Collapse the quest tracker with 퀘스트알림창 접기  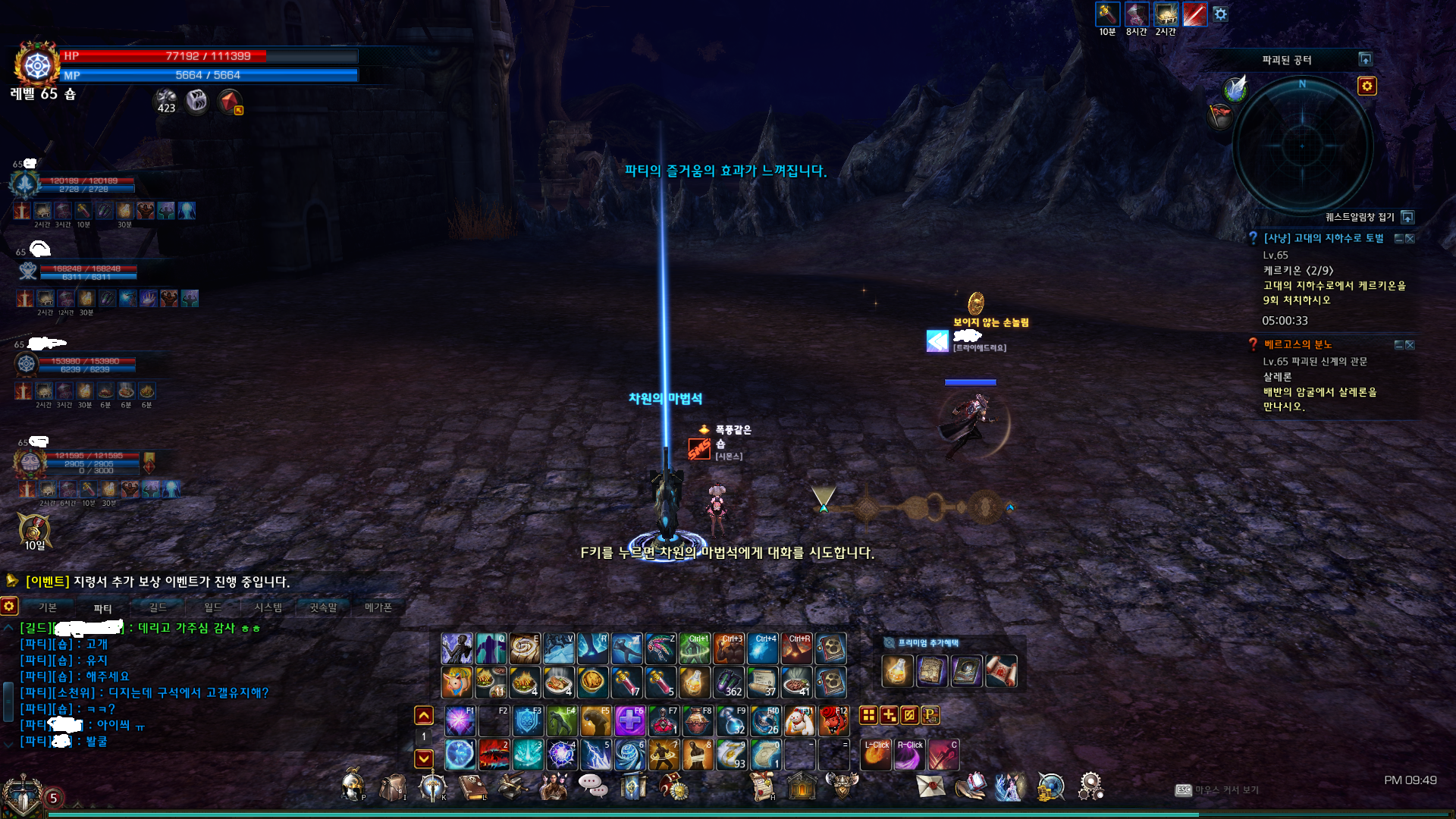[1407, 218]
